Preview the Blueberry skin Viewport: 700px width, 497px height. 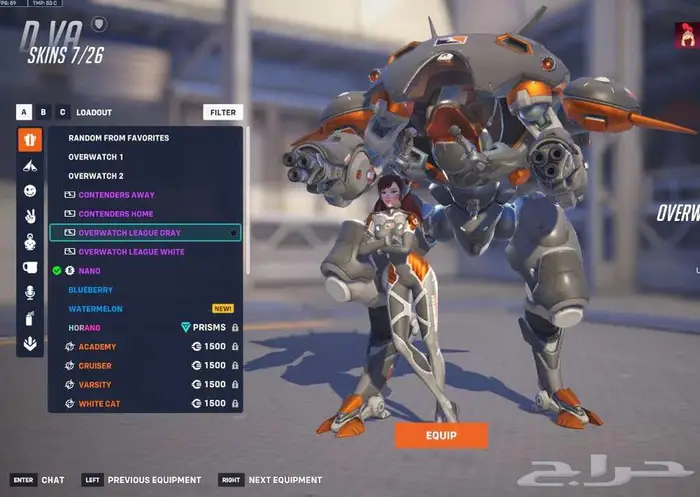[x=90, y=290]
